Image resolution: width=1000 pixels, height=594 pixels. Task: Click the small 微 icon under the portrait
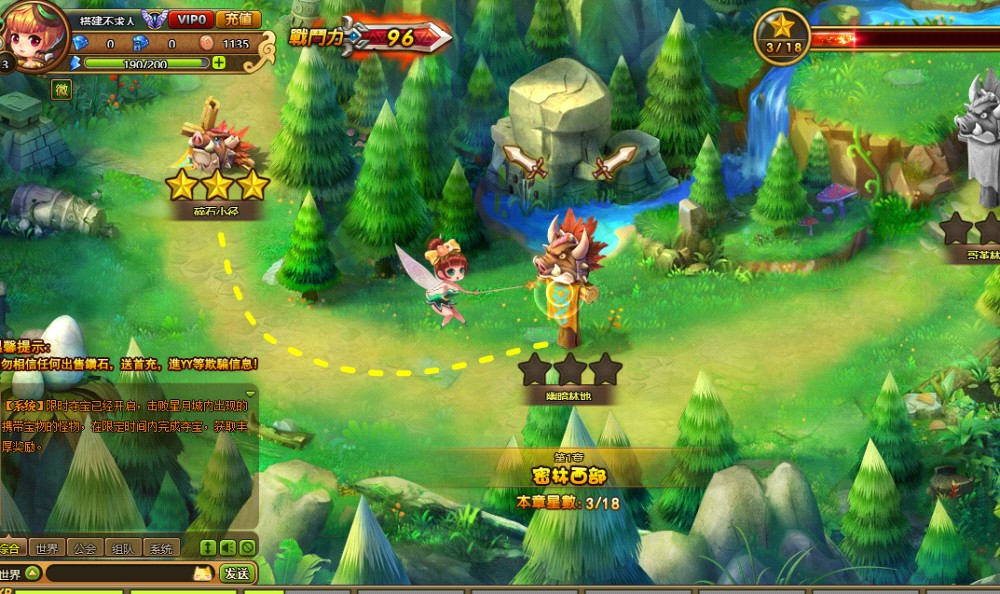coord(61,89)
